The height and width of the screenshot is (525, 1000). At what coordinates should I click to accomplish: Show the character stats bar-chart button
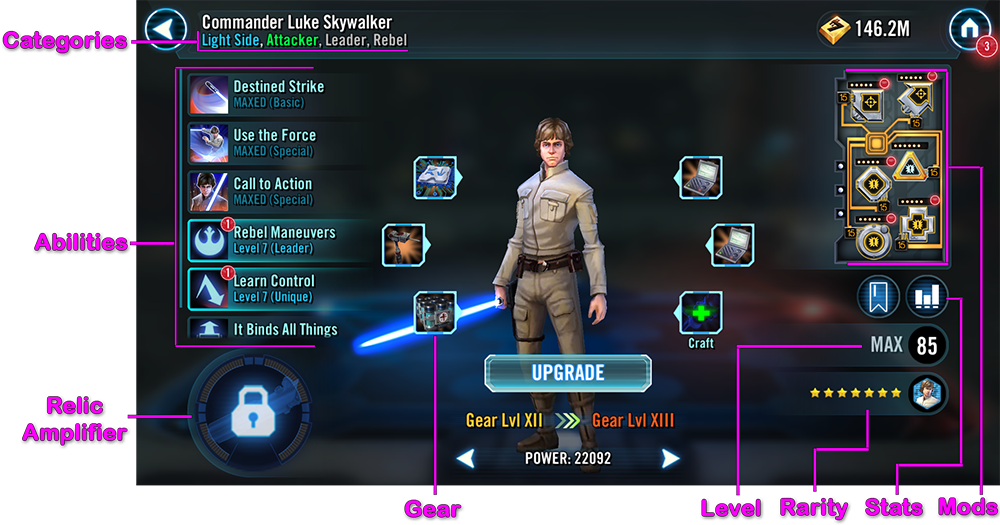pos(927,297)
